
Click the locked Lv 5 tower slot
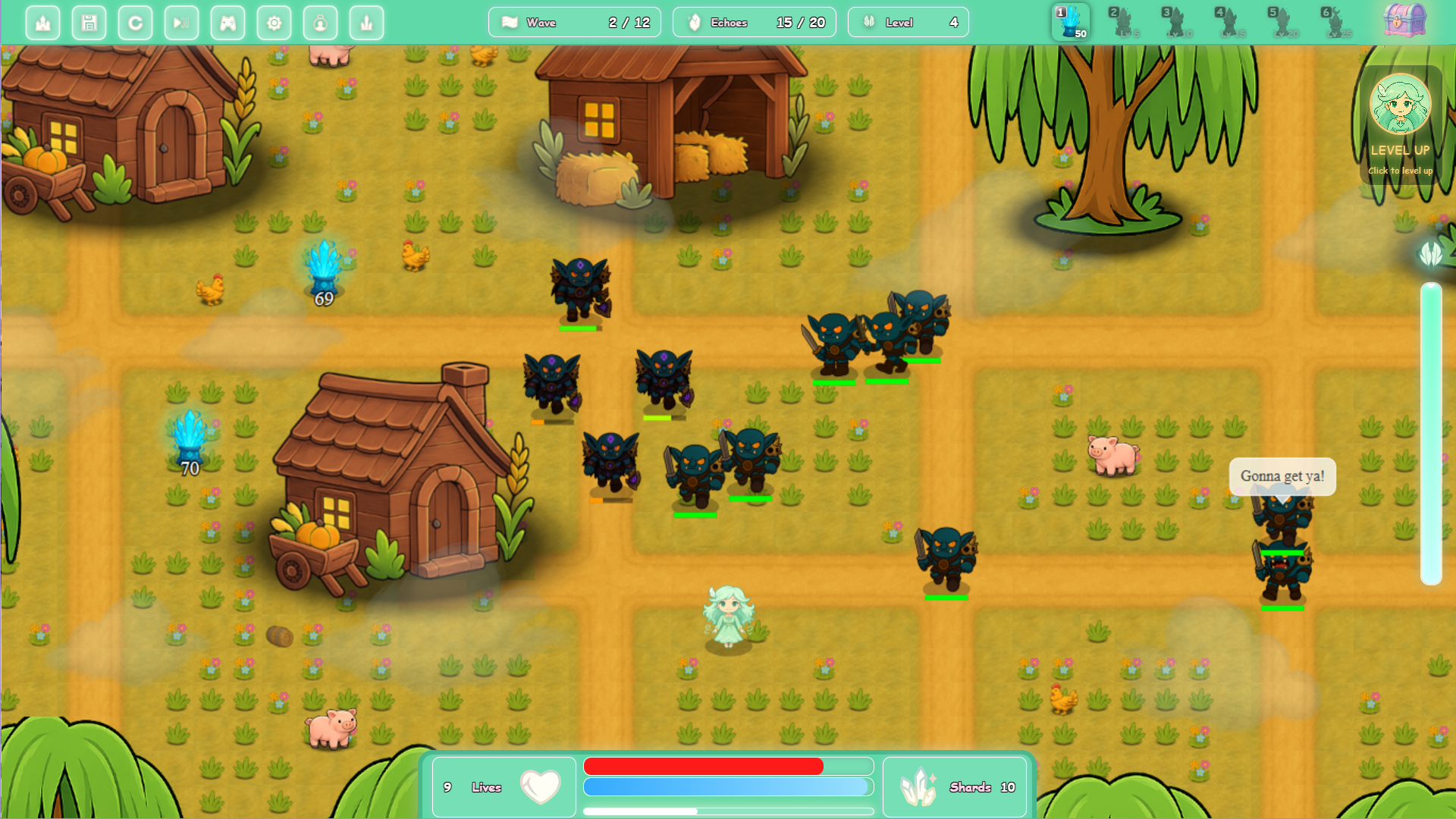[1122, 22]
